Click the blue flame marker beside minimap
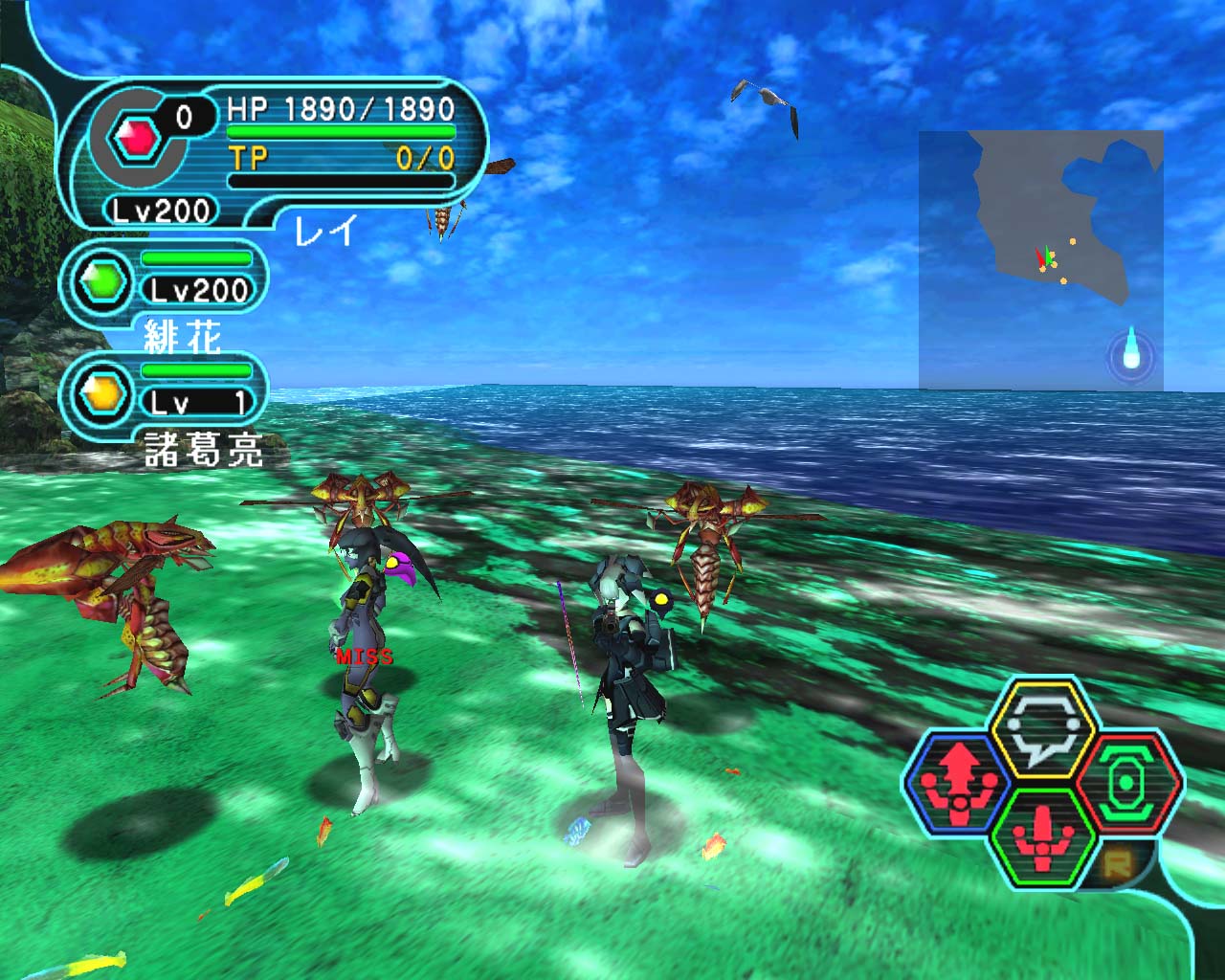 click(1132, 351)
